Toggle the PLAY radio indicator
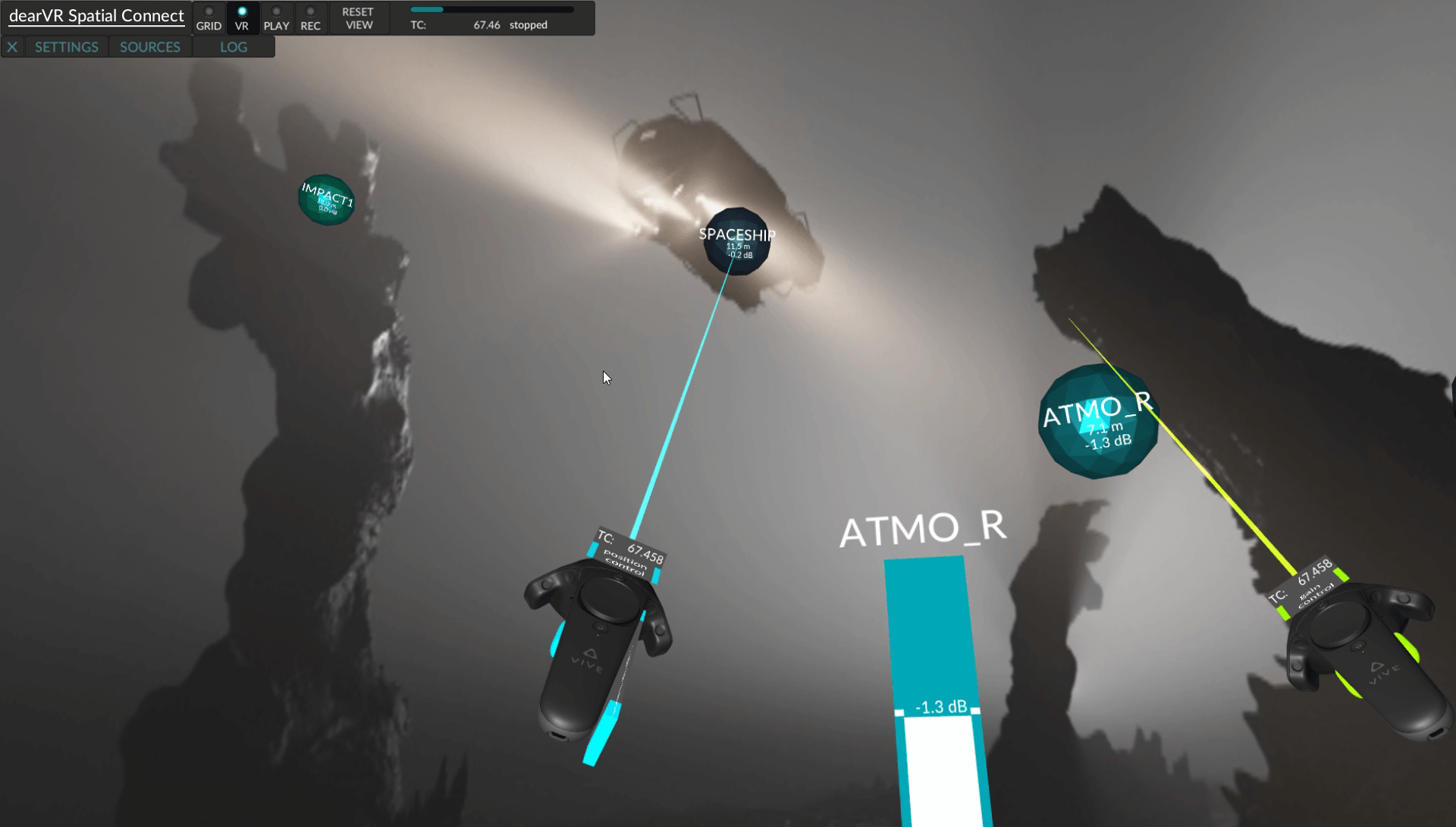1456x827 pixels. [x=277, y=10]
